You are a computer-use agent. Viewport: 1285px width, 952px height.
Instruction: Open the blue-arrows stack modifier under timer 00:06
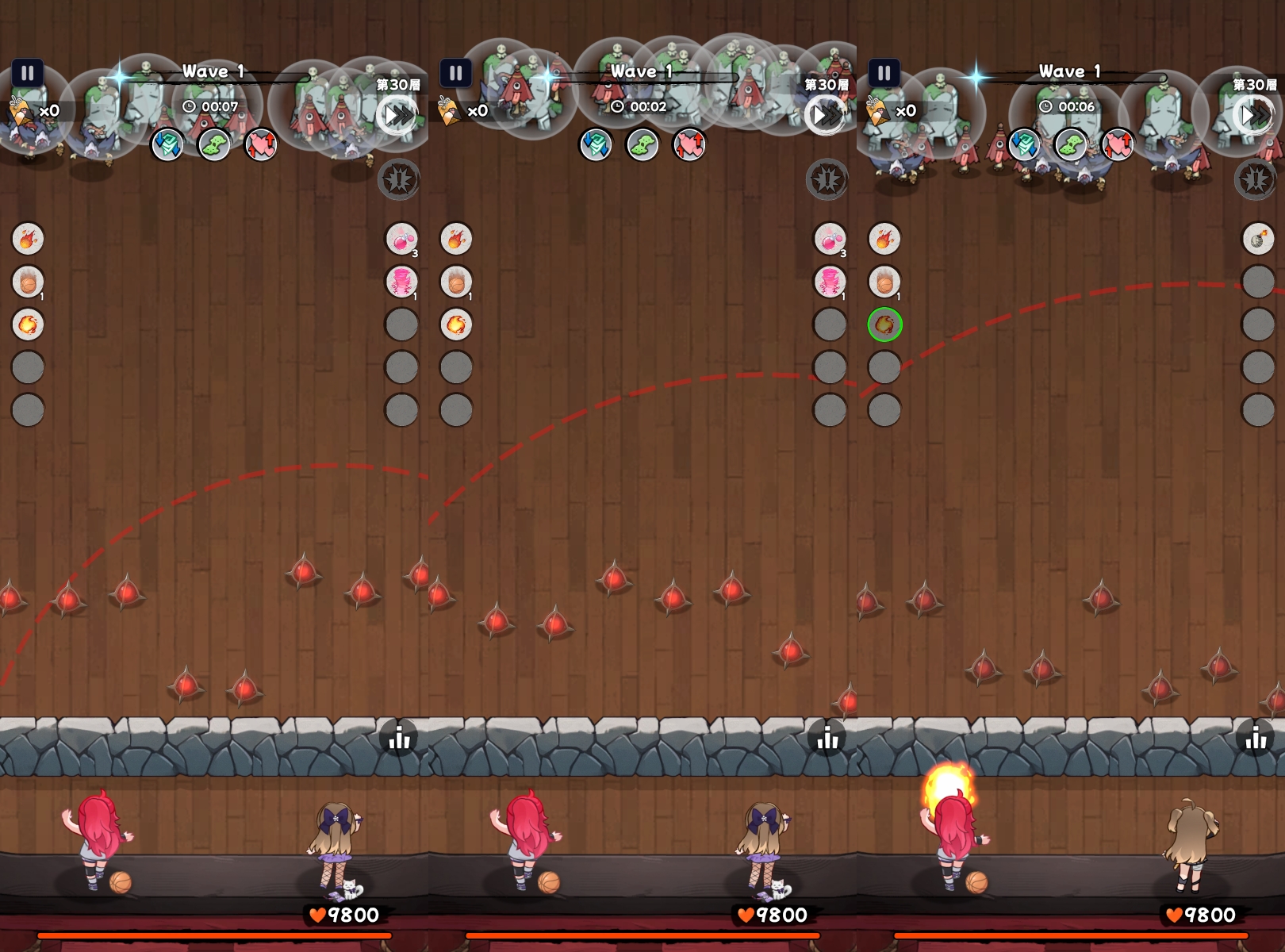point(1024,145)
